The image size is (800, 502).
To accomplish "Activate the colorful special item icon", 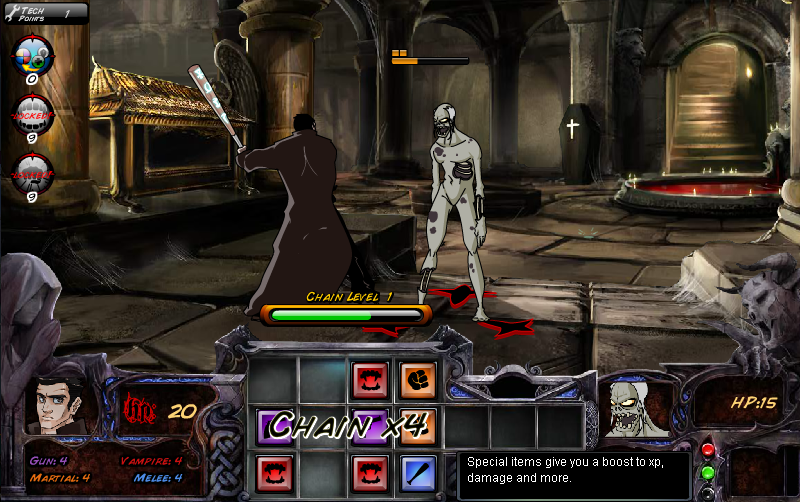I will [32, 55].
